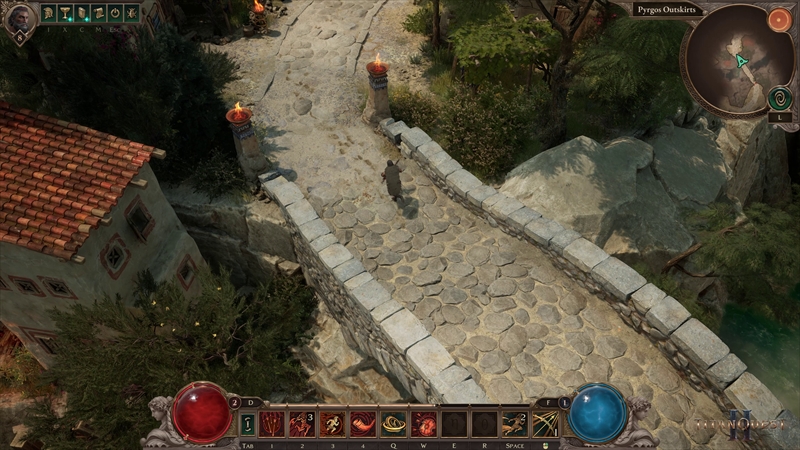Screen dimensions: 800x450
Task: Select the golden arrow streaks attack skill
Action: (545, 424)
